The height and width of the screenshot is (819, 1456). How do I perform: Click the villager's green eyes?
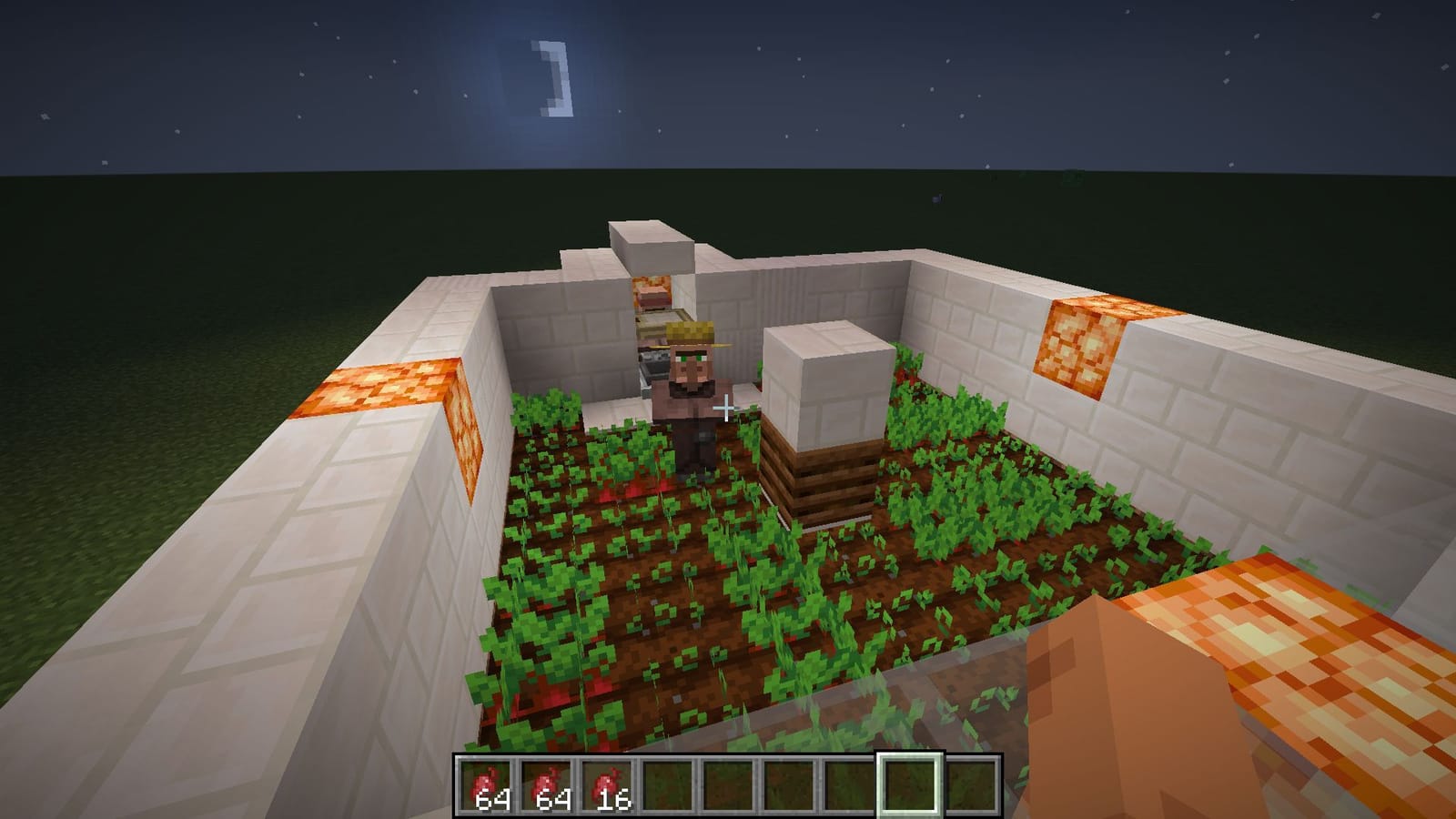(x=693, y=358)
